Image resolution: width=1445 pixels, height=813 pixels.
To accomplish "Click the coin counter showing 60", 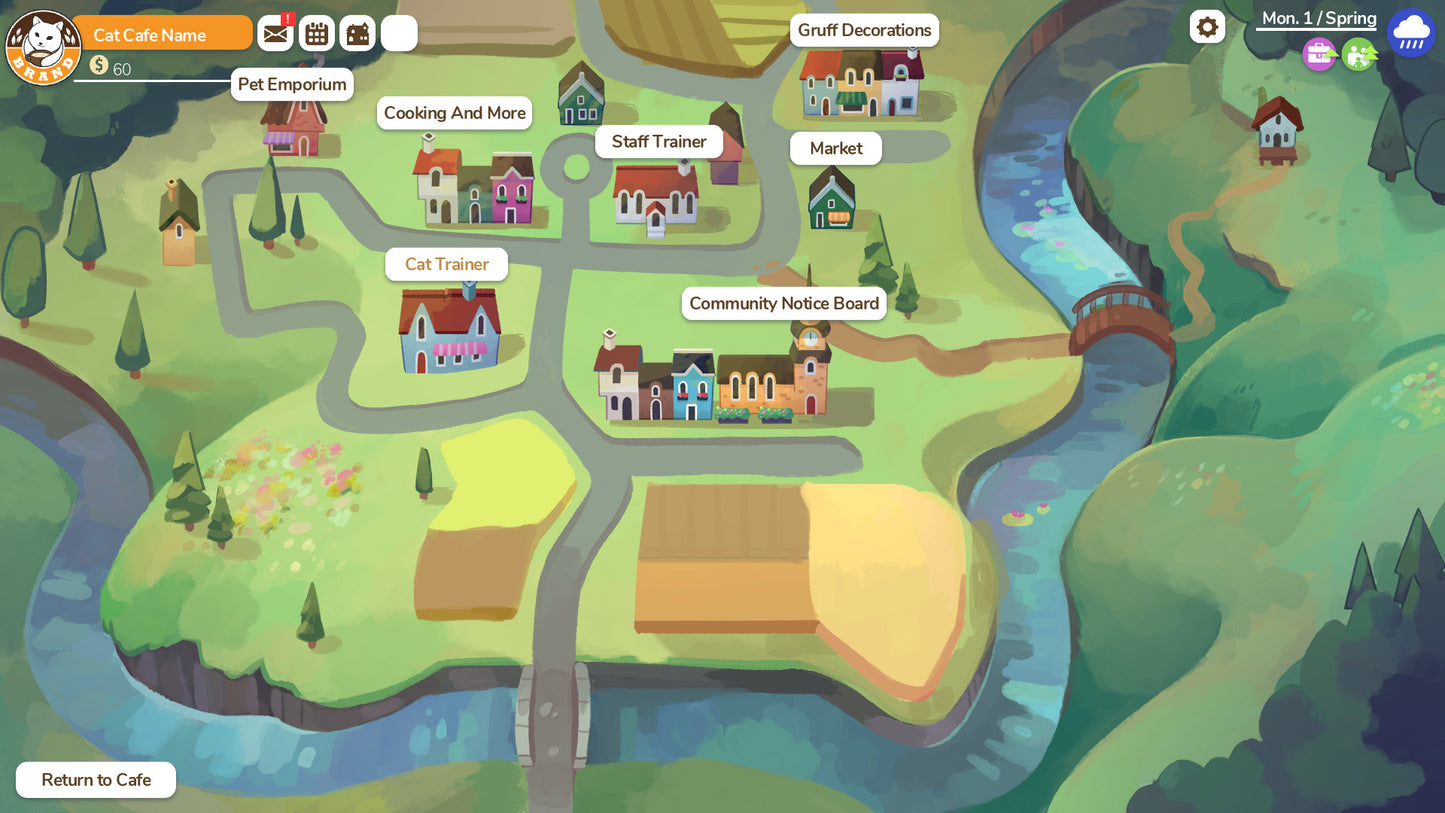I will tap(110, 68).
